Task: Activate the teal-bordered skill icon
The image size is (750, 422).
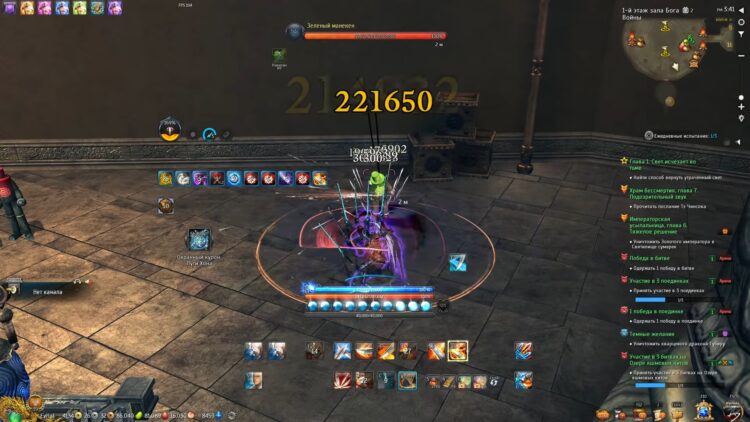Action: [408, 380]
